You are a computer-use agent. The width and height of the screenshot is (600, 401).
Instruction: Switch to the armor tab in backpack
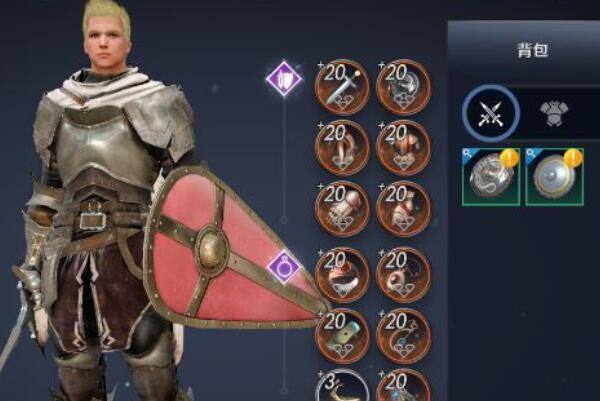coord(553,113)
